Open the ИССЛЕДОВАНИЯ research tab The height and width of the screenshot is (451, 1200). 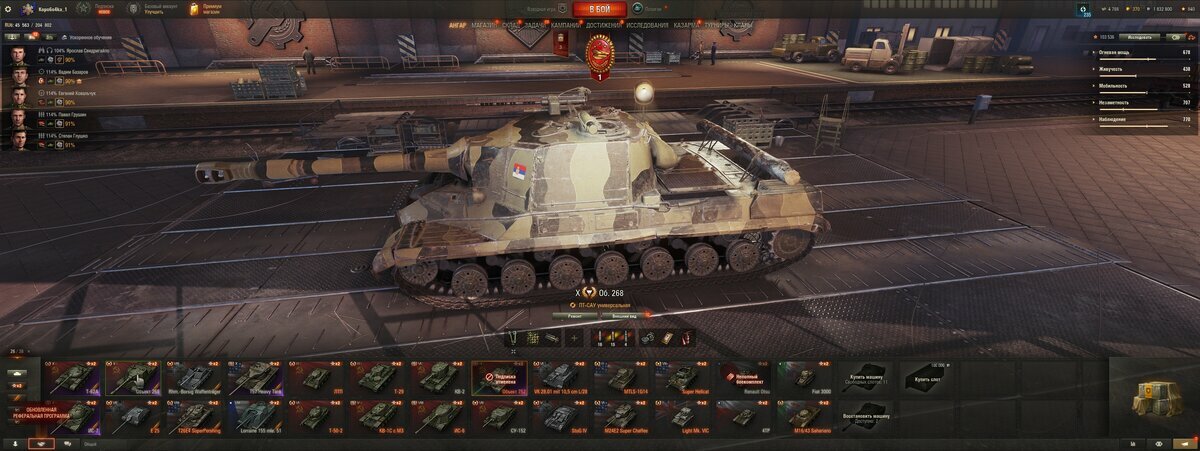(x=649, y=24)
